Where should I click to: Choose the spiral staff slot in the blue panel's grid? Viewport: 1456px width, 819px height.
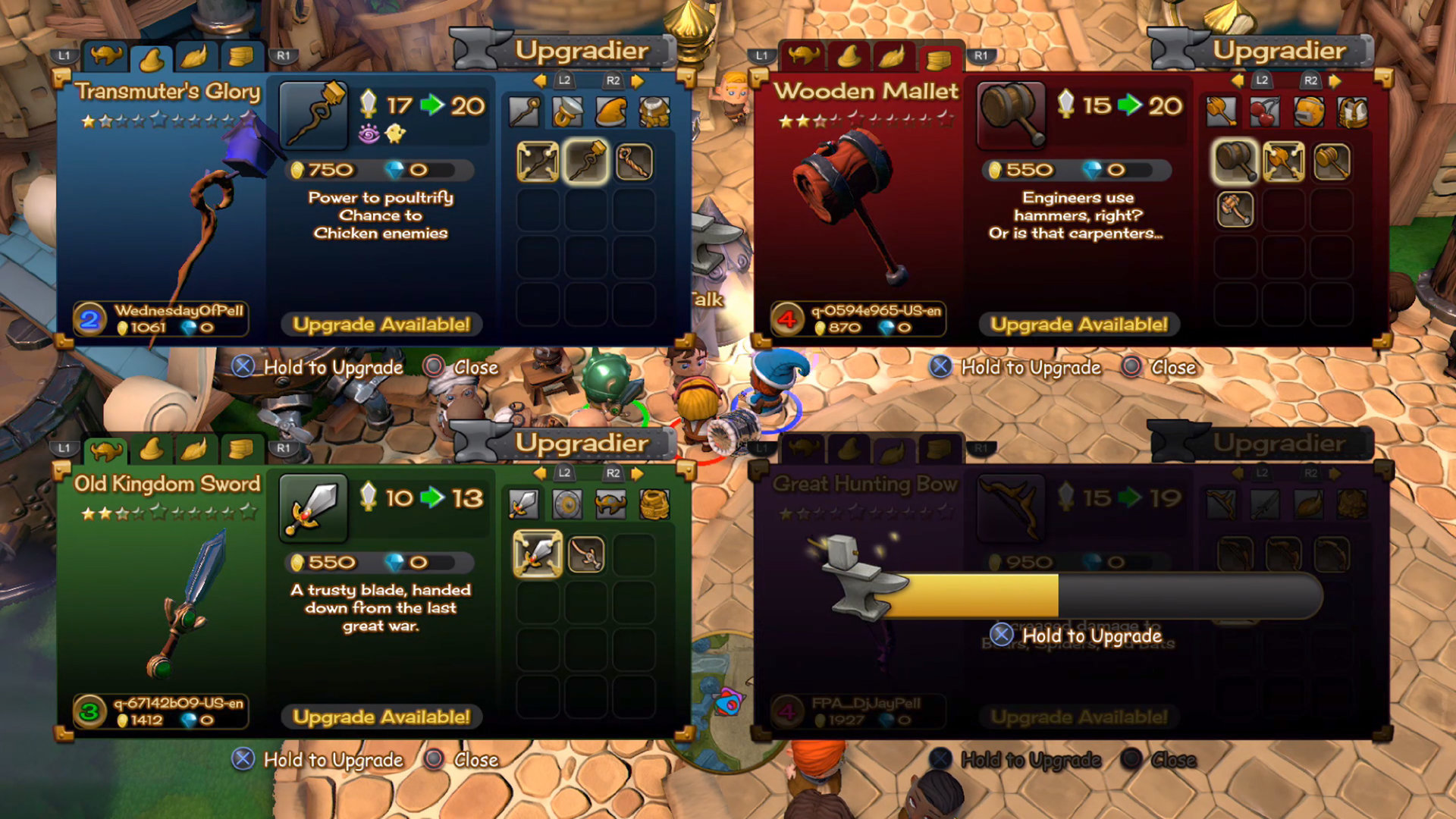coord(634,162)
